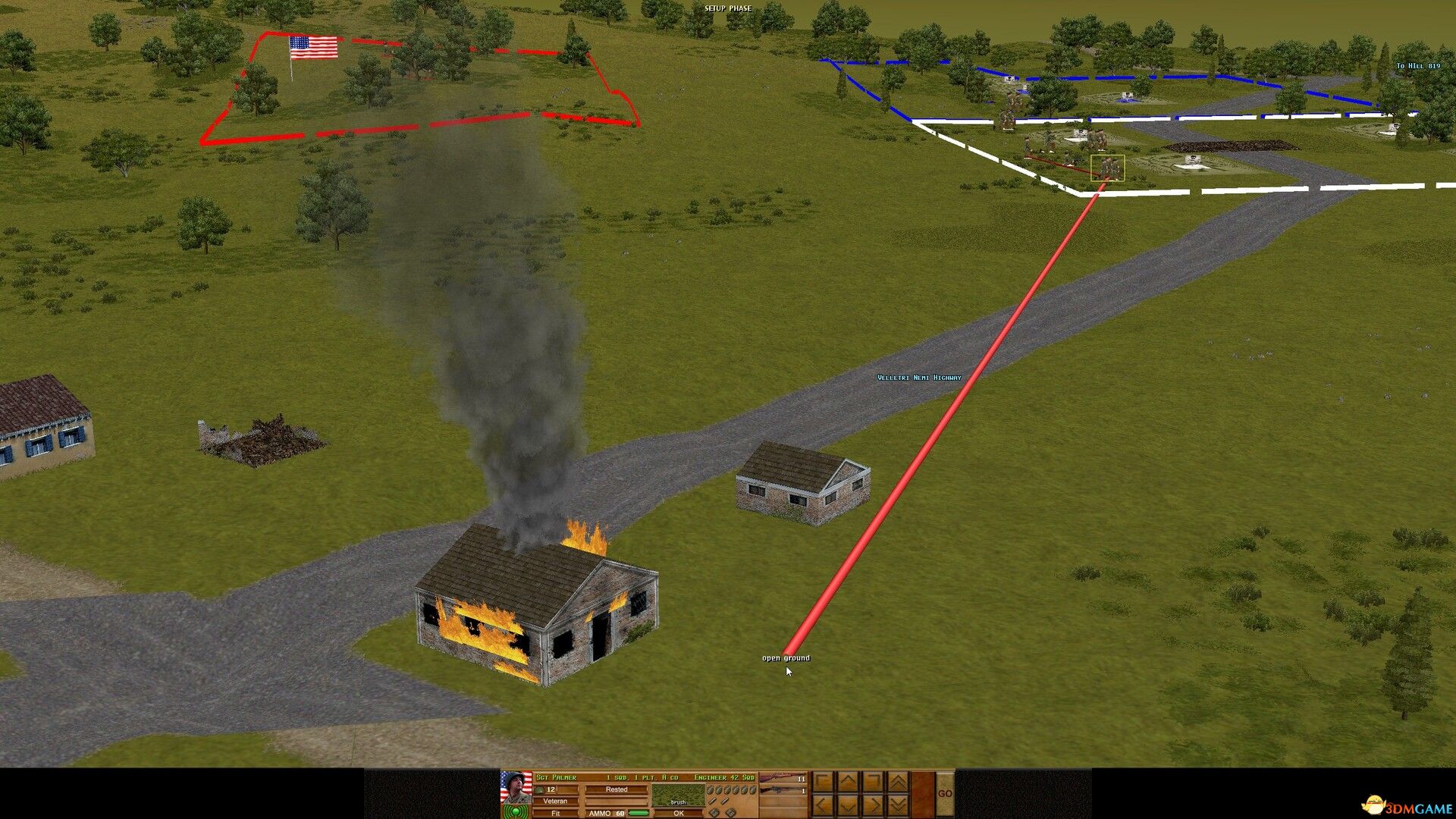Click the brush terrain preview tile
Image resolution: width=1456 pixels, height=819 pixels.
coord(679,795)
